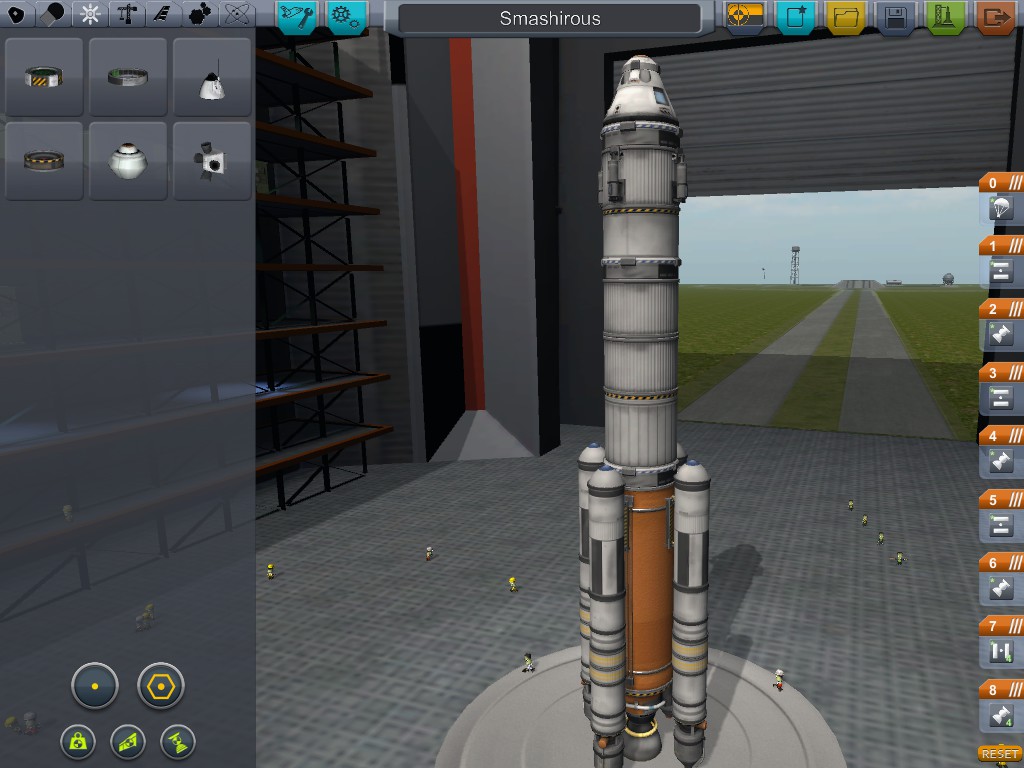Image resolution: width=1024 pixels, height=768 pixels.
Task: Launch the vessel with the green rocket button
Action: pos(944,17)
